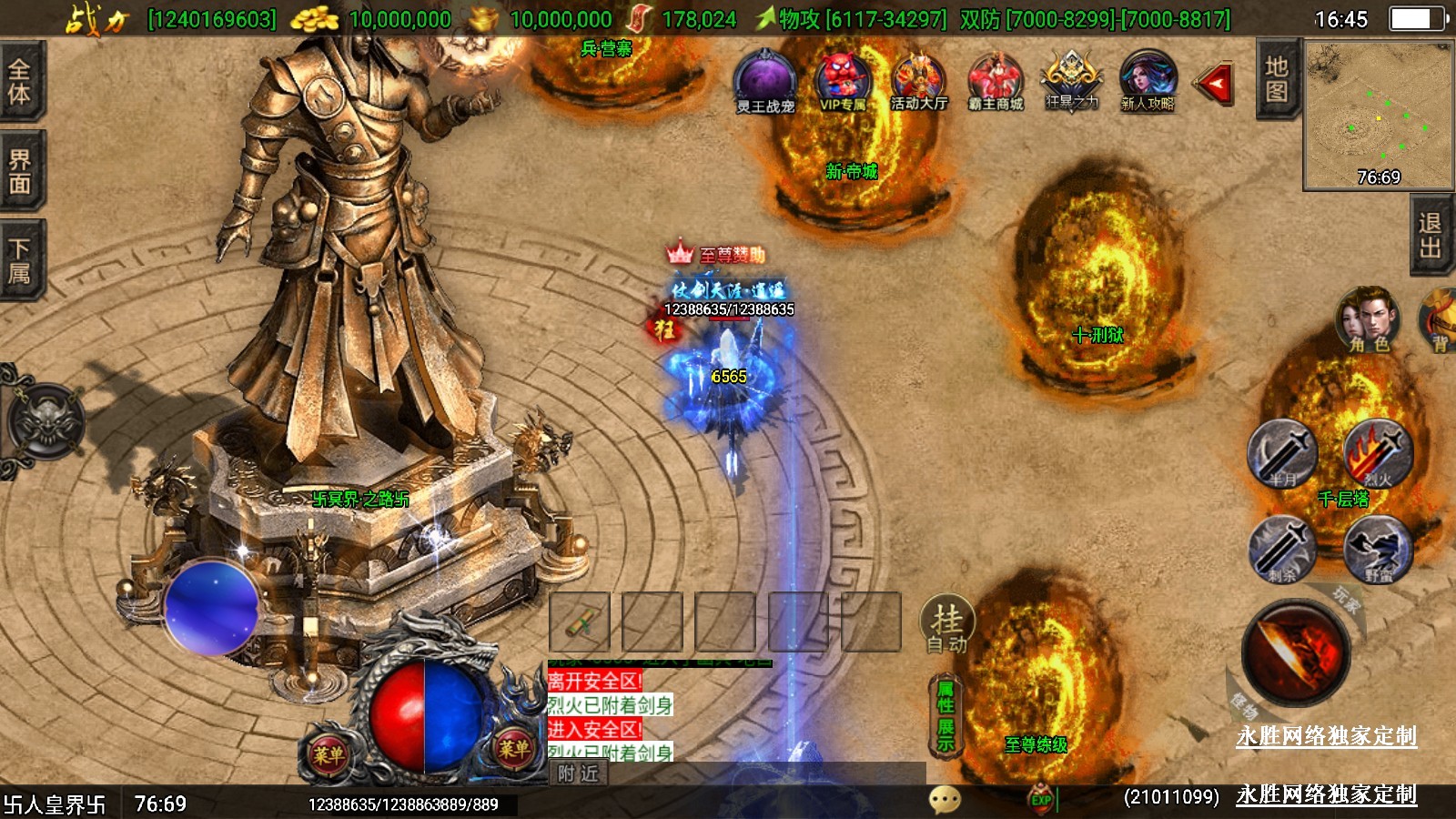Open the 附近 nearby chat channel

click(x=579, y=773)
